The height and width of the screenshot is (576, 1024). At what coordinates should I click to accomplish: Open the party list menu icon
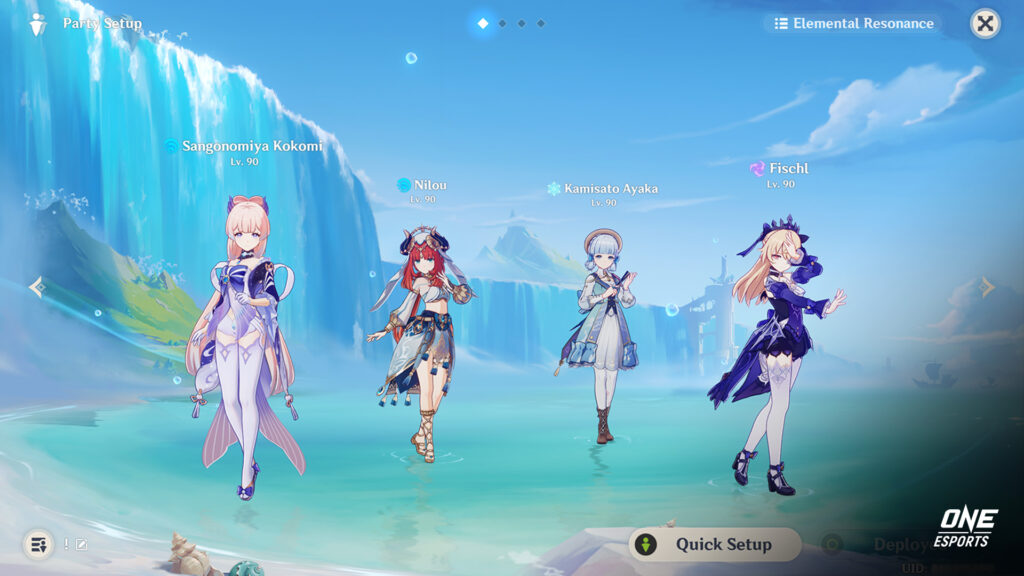coord(39,544)
